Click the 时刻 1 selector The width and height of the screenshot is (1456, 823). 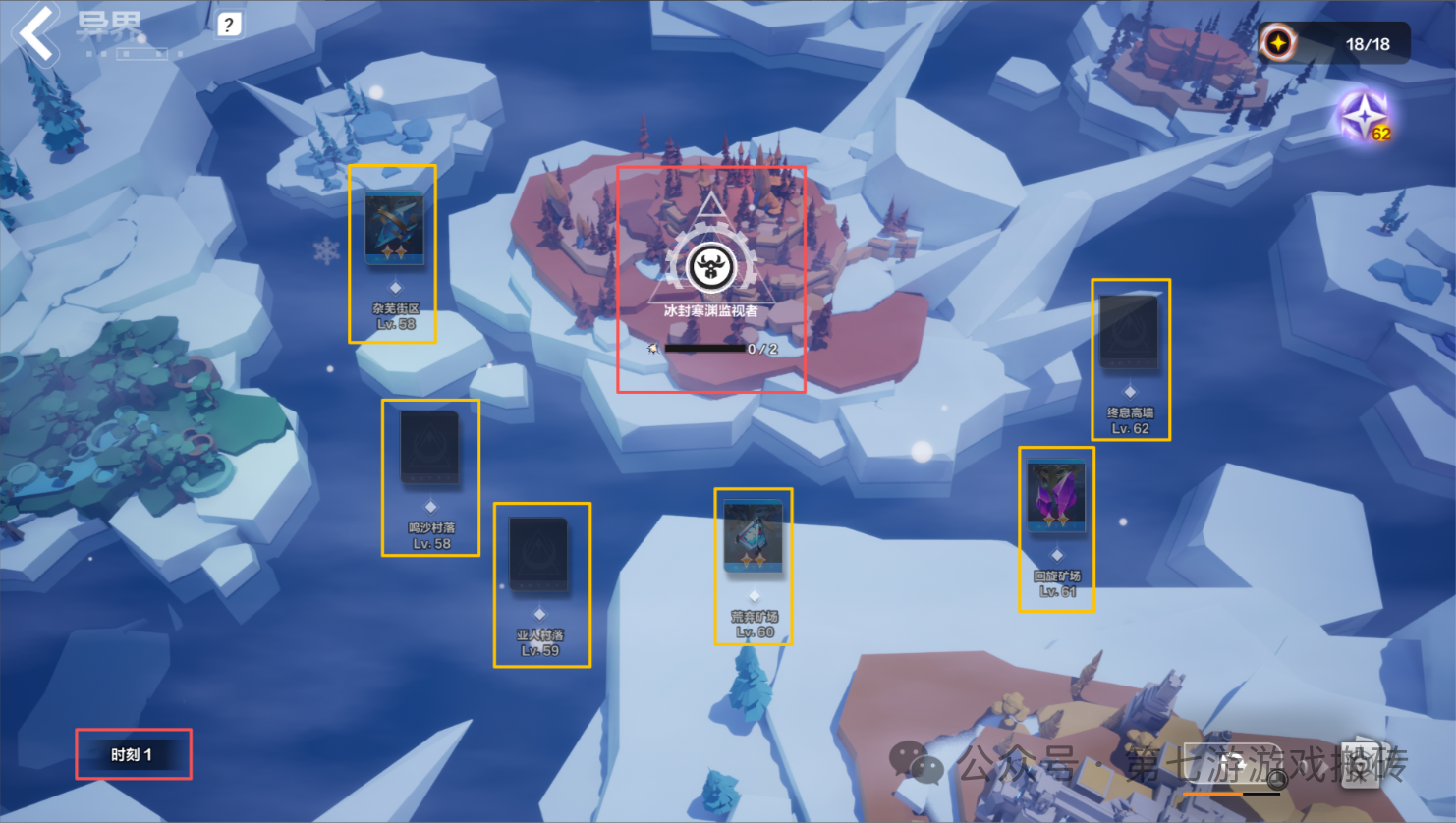(133, 754)
